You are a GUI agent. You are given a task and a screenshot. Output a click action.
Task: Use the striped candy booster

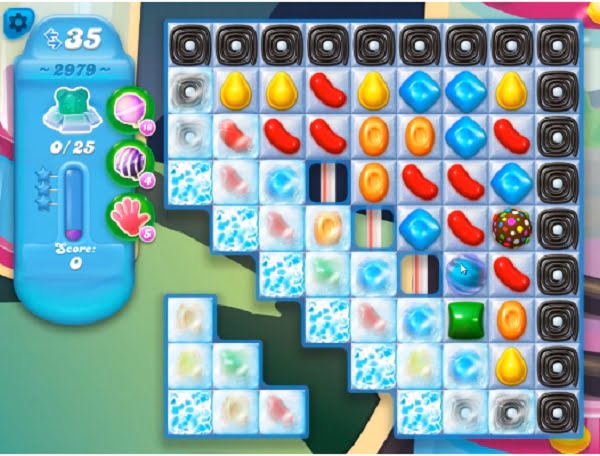click(x=128, y=161)
